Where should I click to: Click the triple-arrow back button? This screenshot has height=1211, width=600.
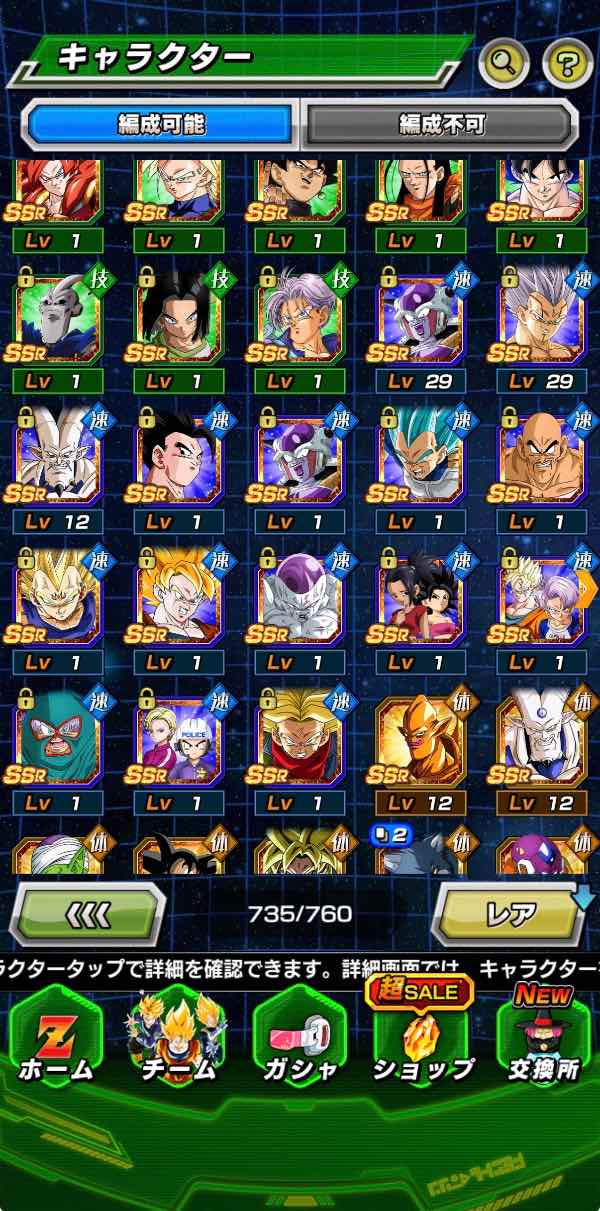click(88, 915)
